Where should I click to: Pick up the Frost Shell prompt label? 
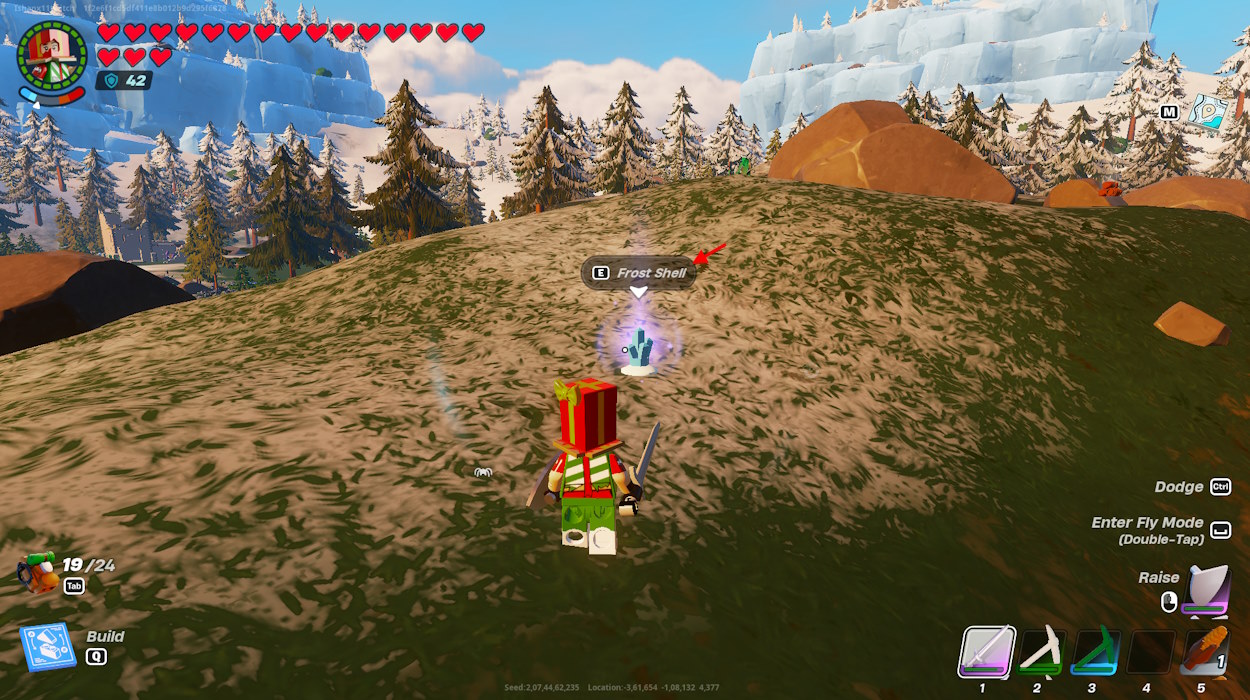(639, 273)
